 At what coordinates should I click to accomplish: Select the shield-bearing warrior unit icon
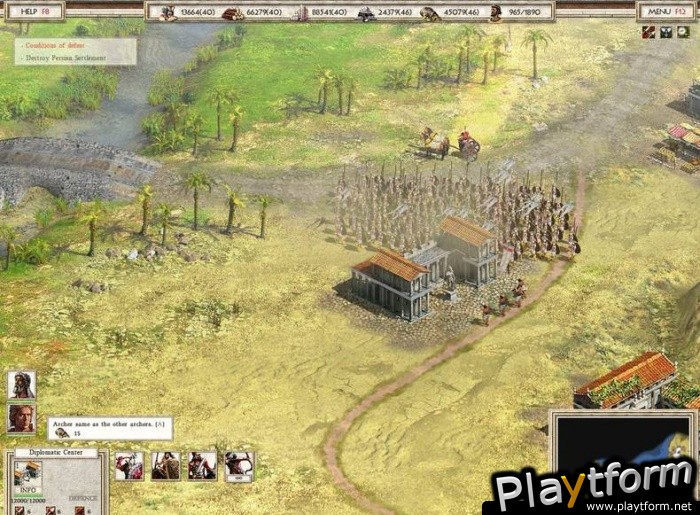click(x=166, y=465)
